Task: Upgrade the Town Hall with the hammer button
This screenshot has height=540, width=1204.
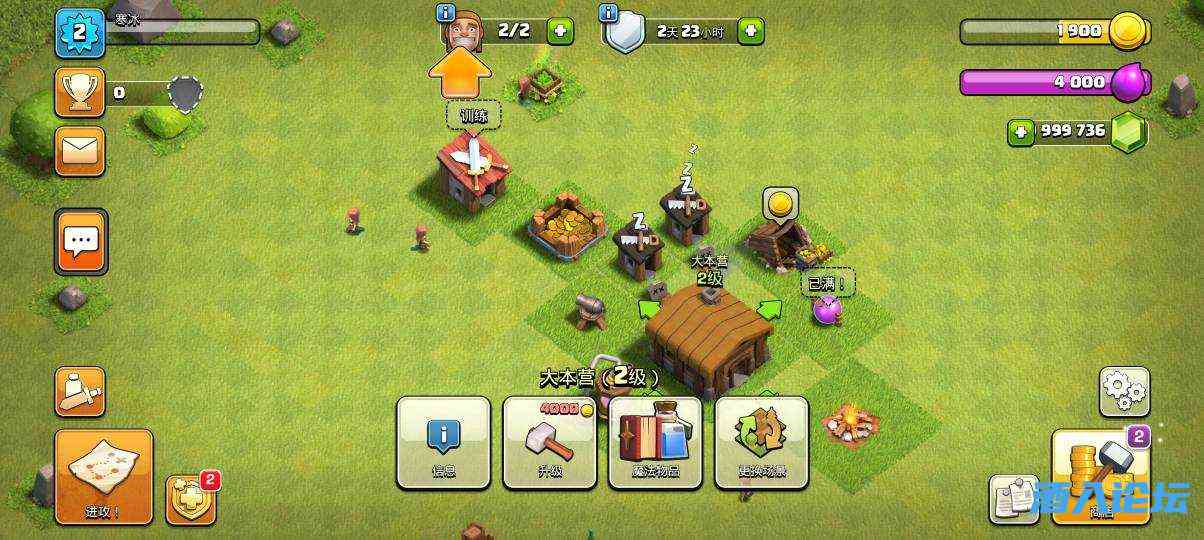Action: click(x=549, y=442)
